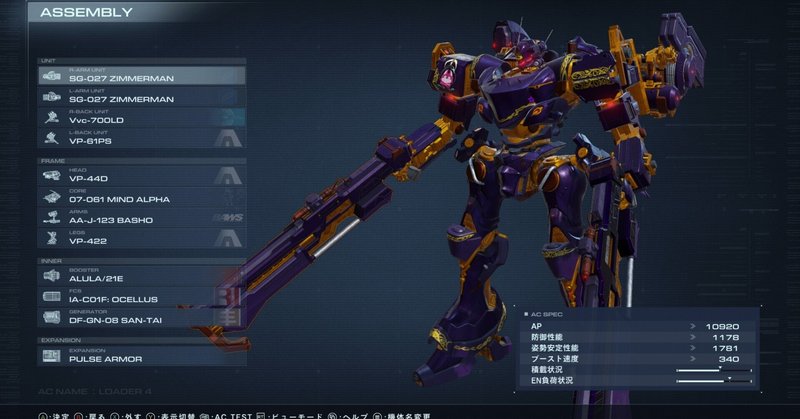Select the L-ARM UNIT SG-027 Zimmerman slot
Image resolution: width=800 pixels, height=419 pixels.
click(x=140, y=96)
